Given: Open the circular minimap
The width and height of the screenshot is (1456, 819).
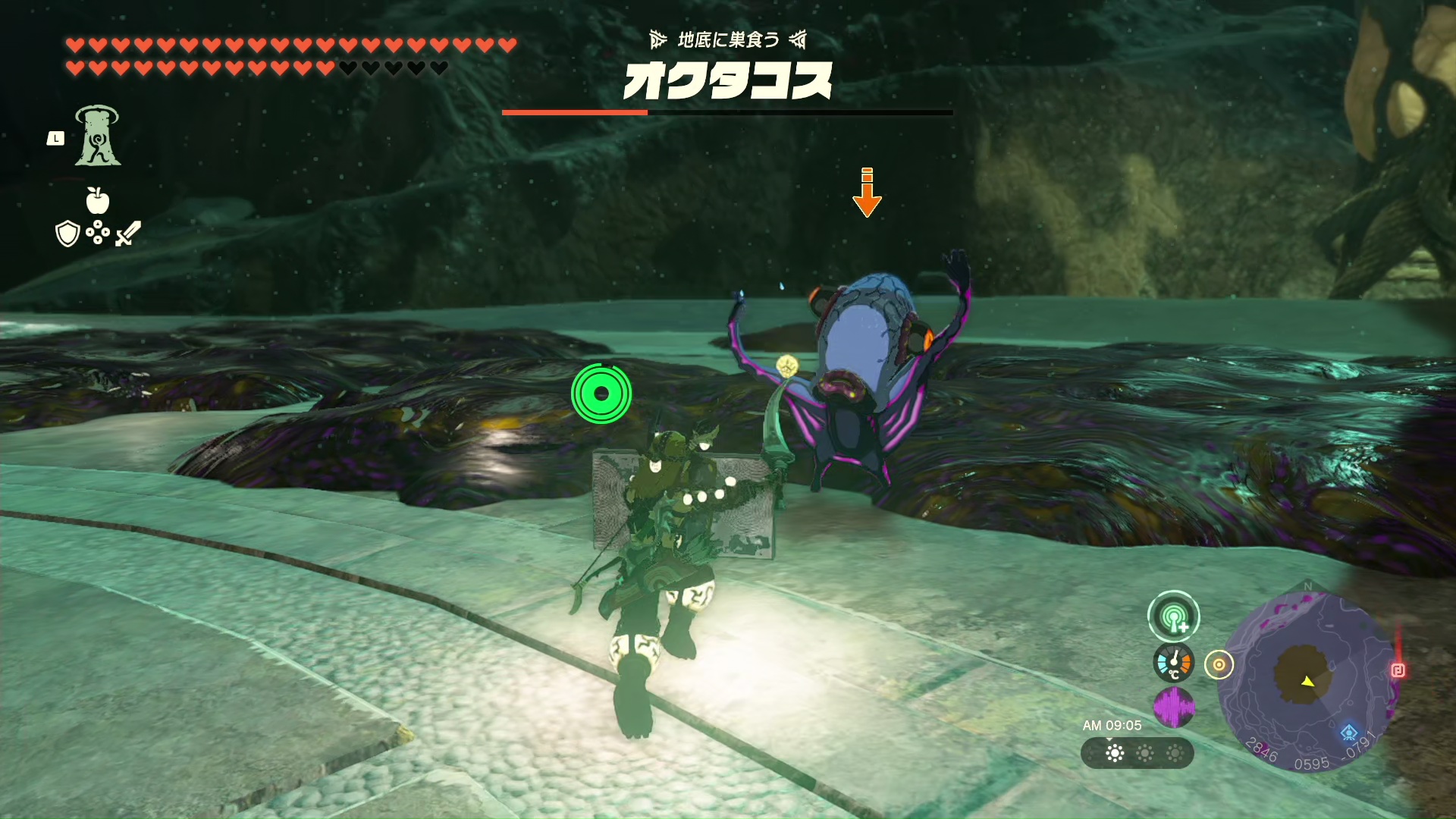Looking at the screenshot, I should (x=1307, y=679).
